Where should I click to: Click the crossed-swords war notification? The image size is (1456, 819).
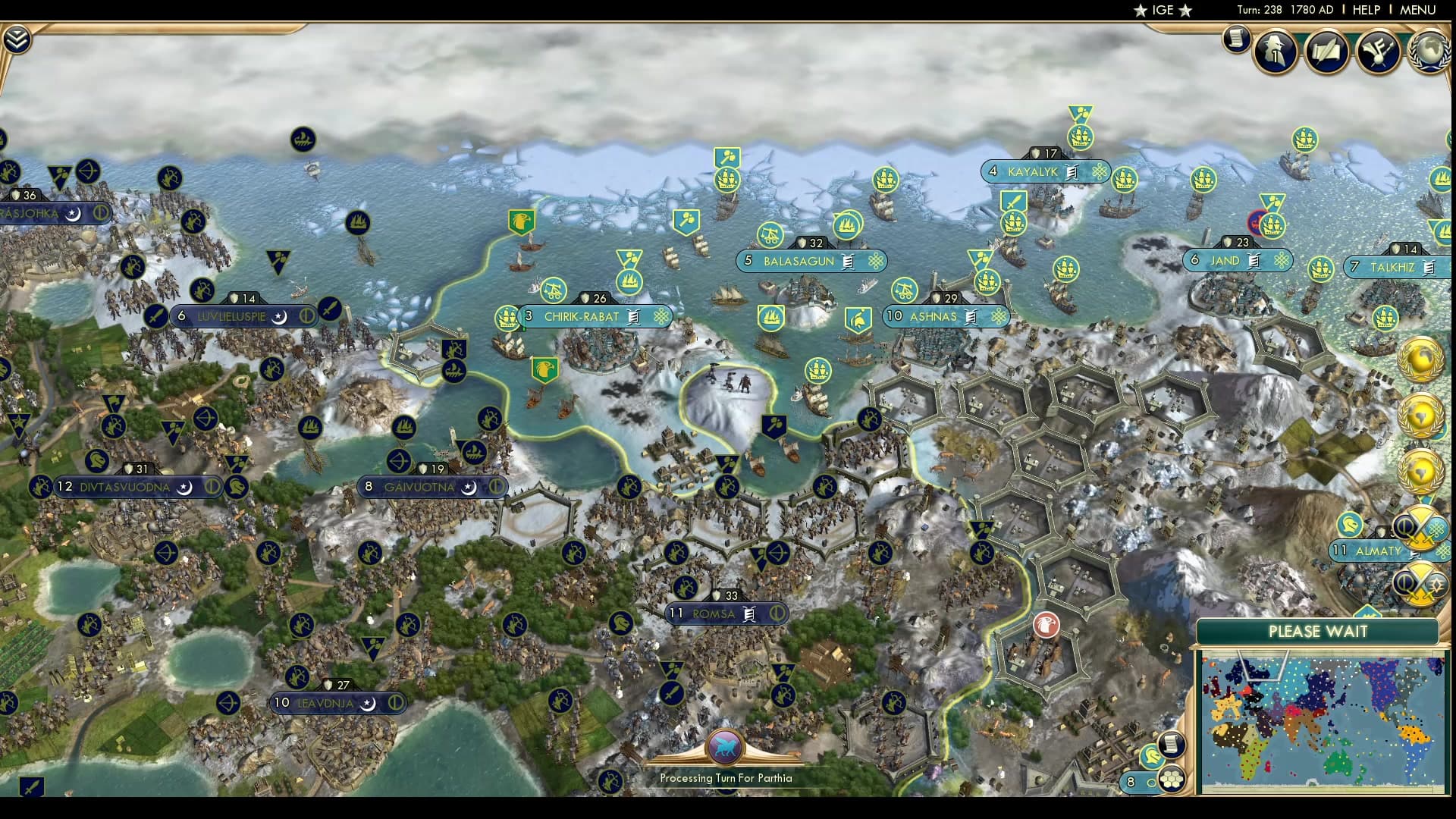[1421, 531]
